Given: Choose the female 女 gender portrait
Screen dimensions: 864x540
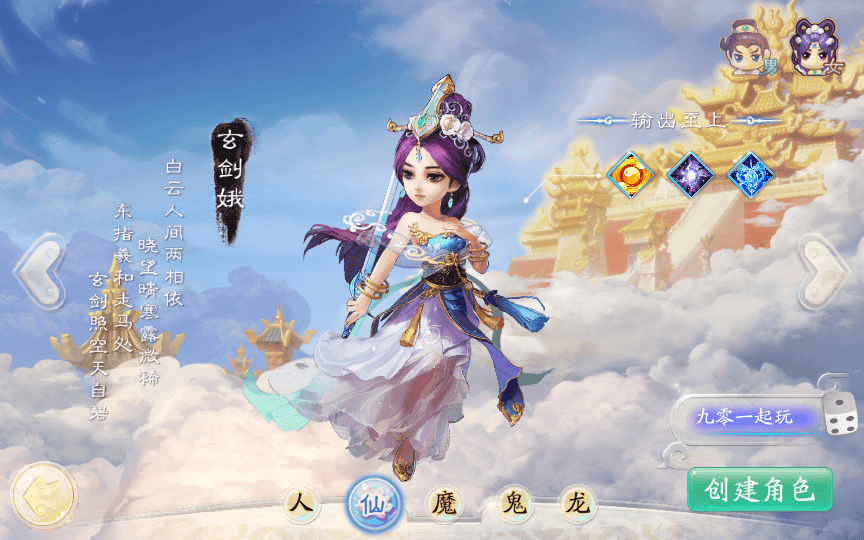Looking at the screenshot, I should [x=812, y=51].
